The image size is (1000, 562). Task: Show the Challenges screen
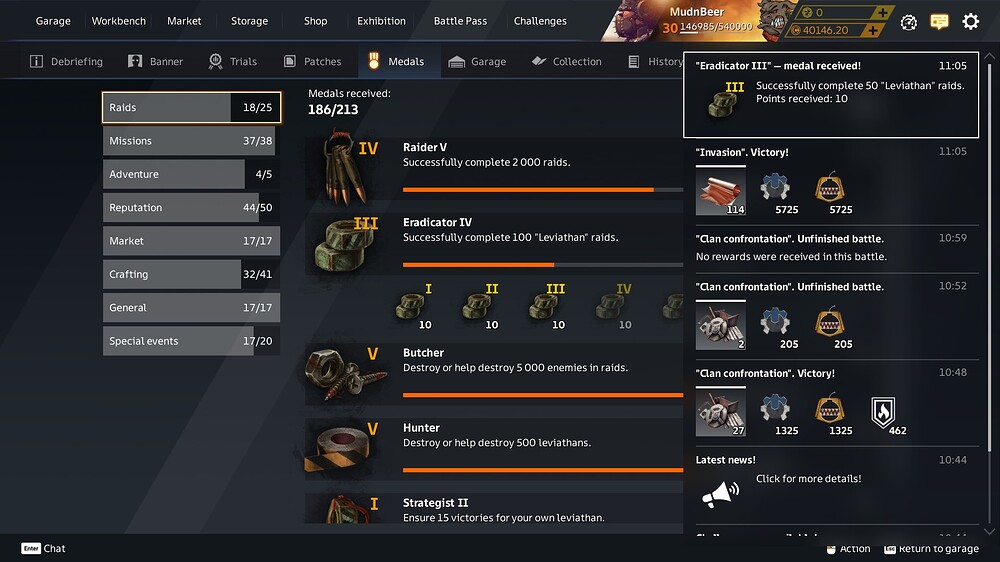(540, 21)
